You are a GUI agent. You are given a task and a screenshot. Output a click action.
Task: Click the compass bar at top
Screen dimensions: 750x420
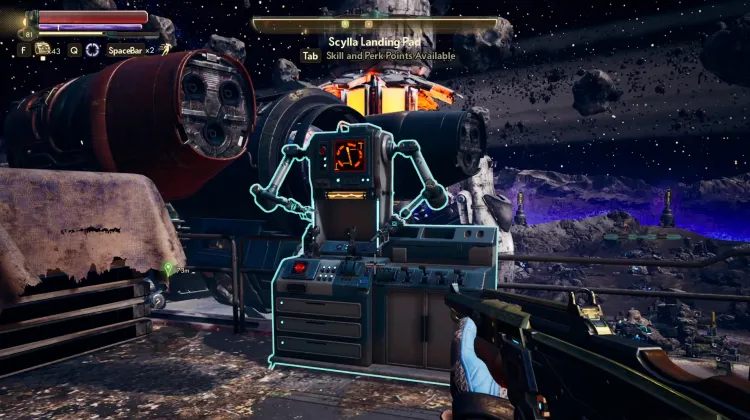(x=375, y=22)
